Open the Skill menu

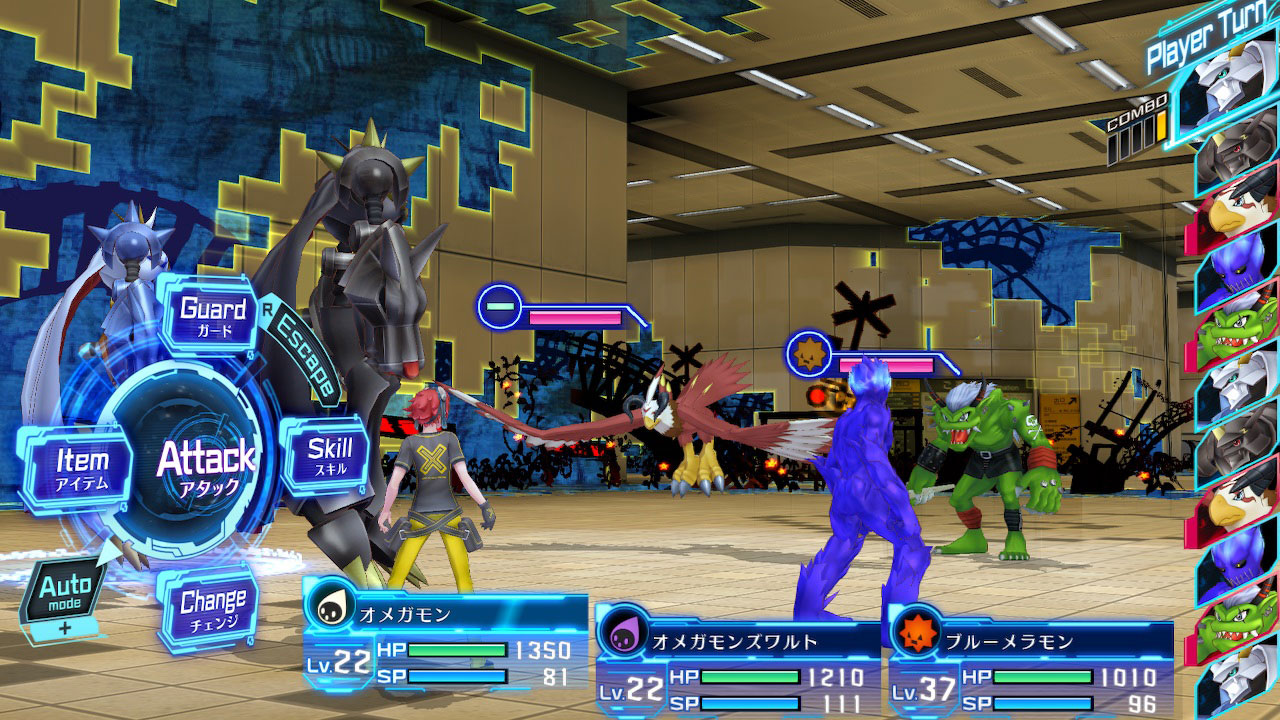[x=328, y=455]
